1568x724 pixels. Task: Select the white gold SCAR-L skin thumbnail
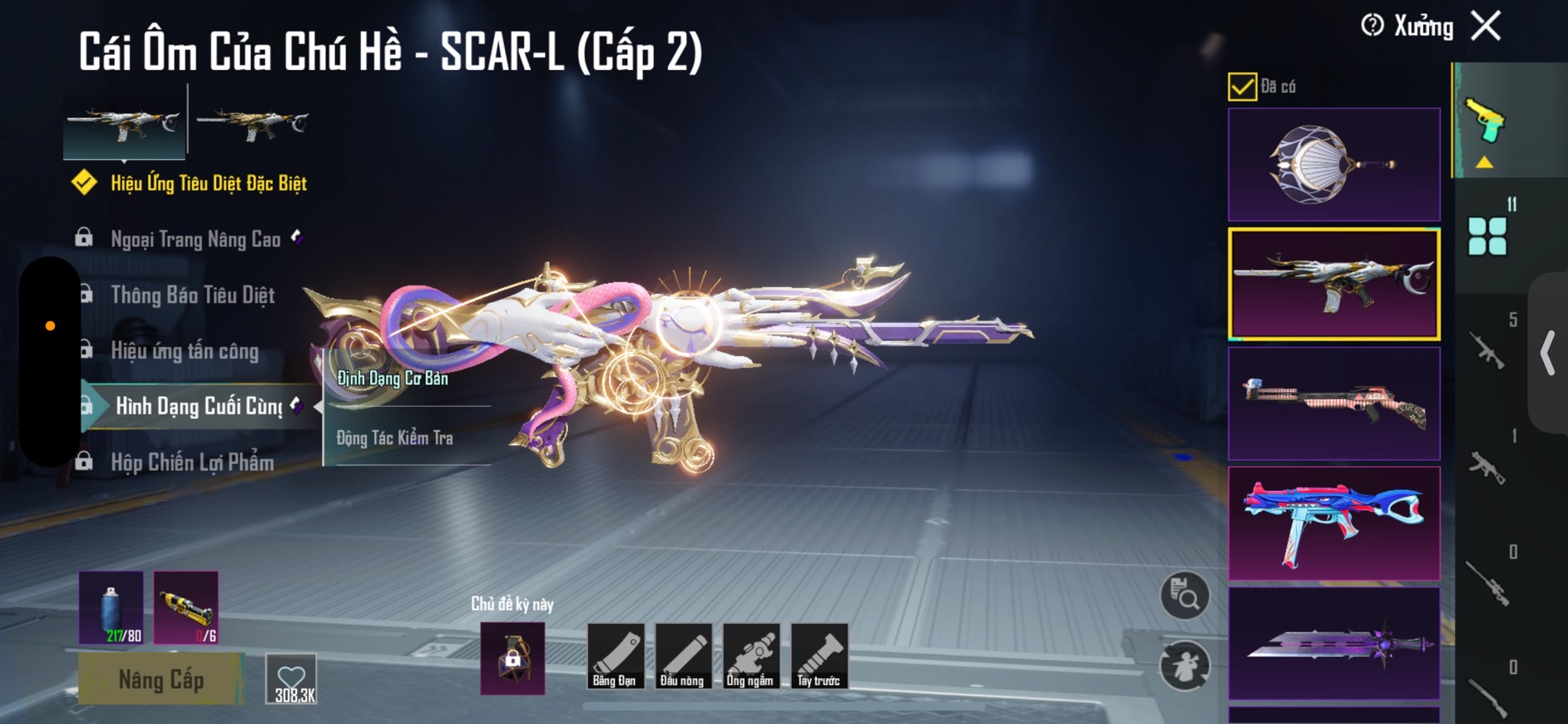1333,284
